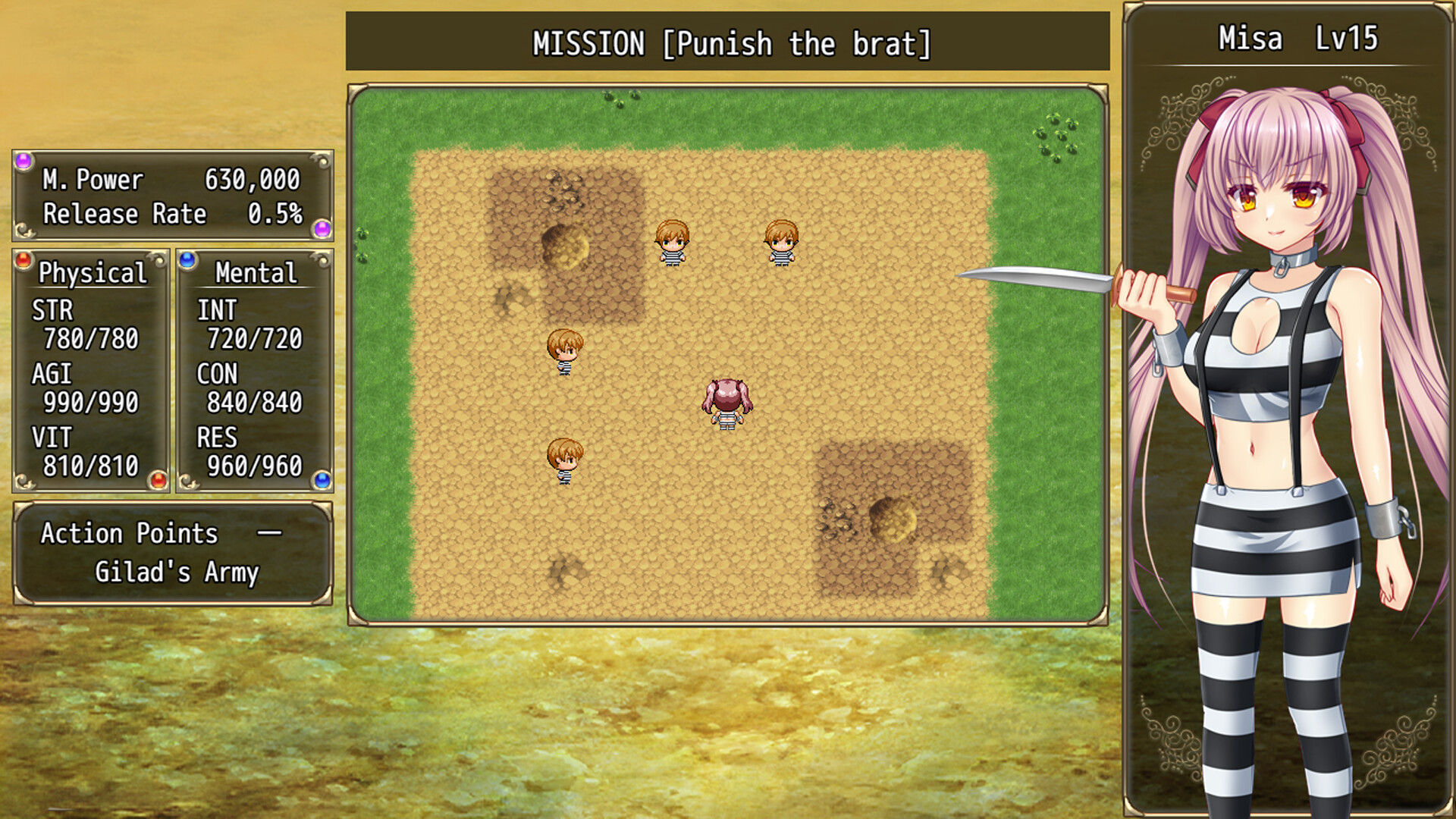Click the bottom-left boy sprite on the field
The image size is (1456, 819).
(565, 463)
